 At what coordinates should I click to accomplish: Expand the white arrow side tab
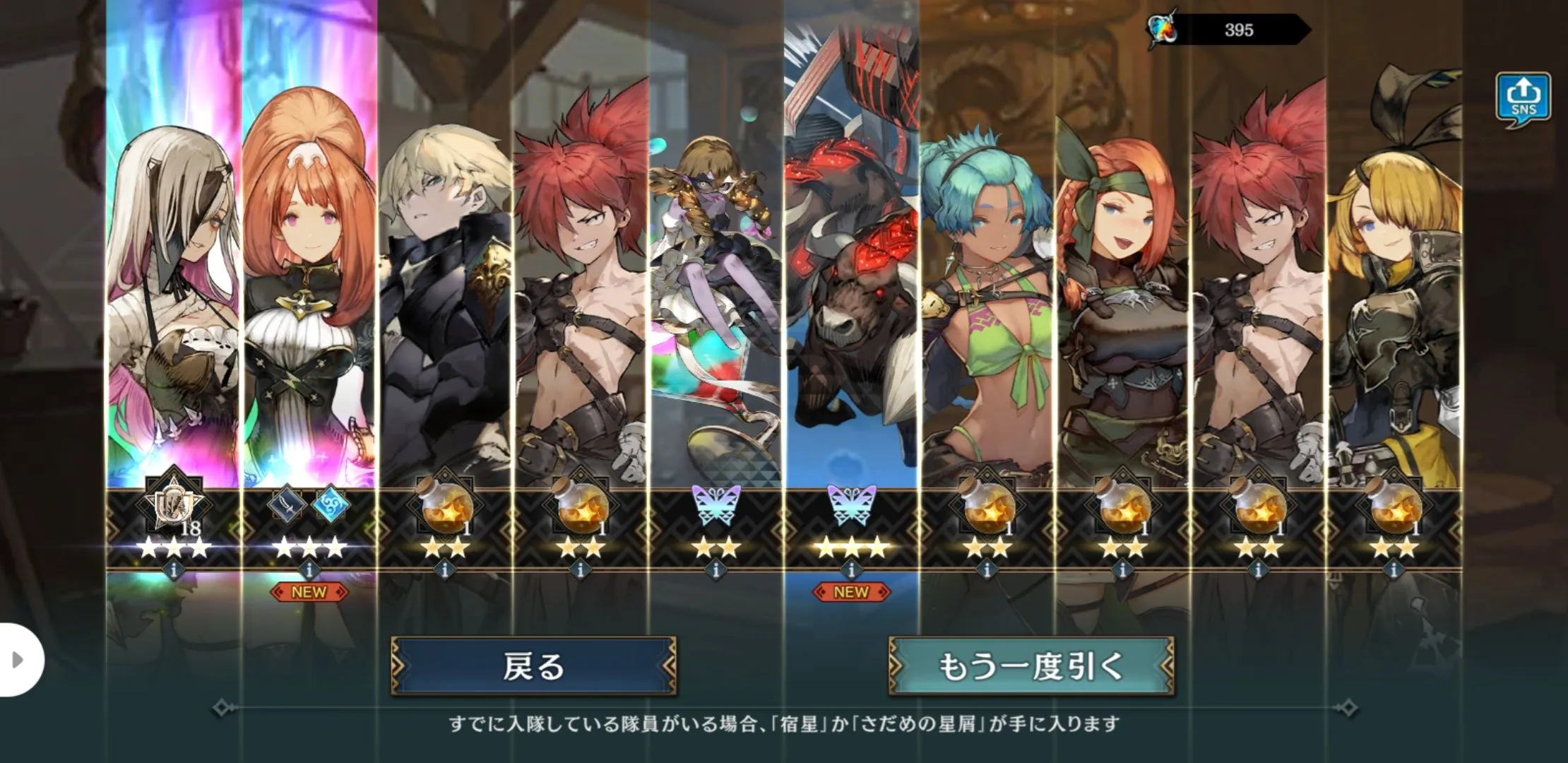(20, 660)
